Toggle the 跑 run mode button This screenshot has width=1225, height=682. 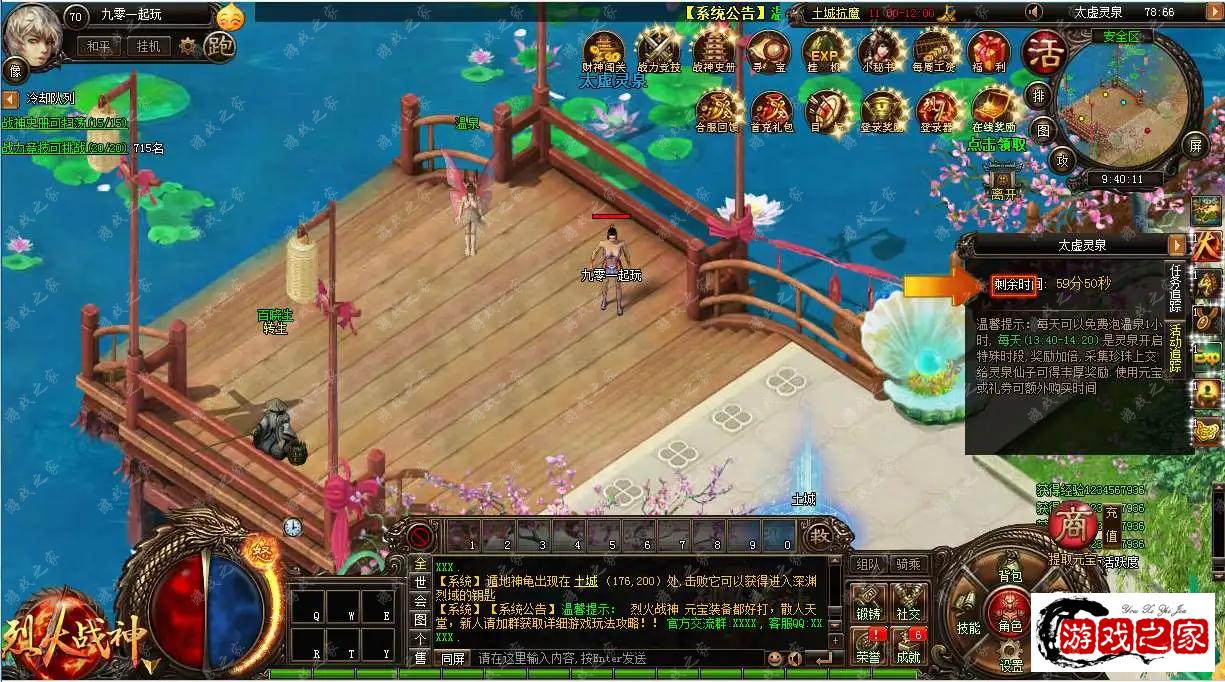pyautogui.click(x=219, y=46)
